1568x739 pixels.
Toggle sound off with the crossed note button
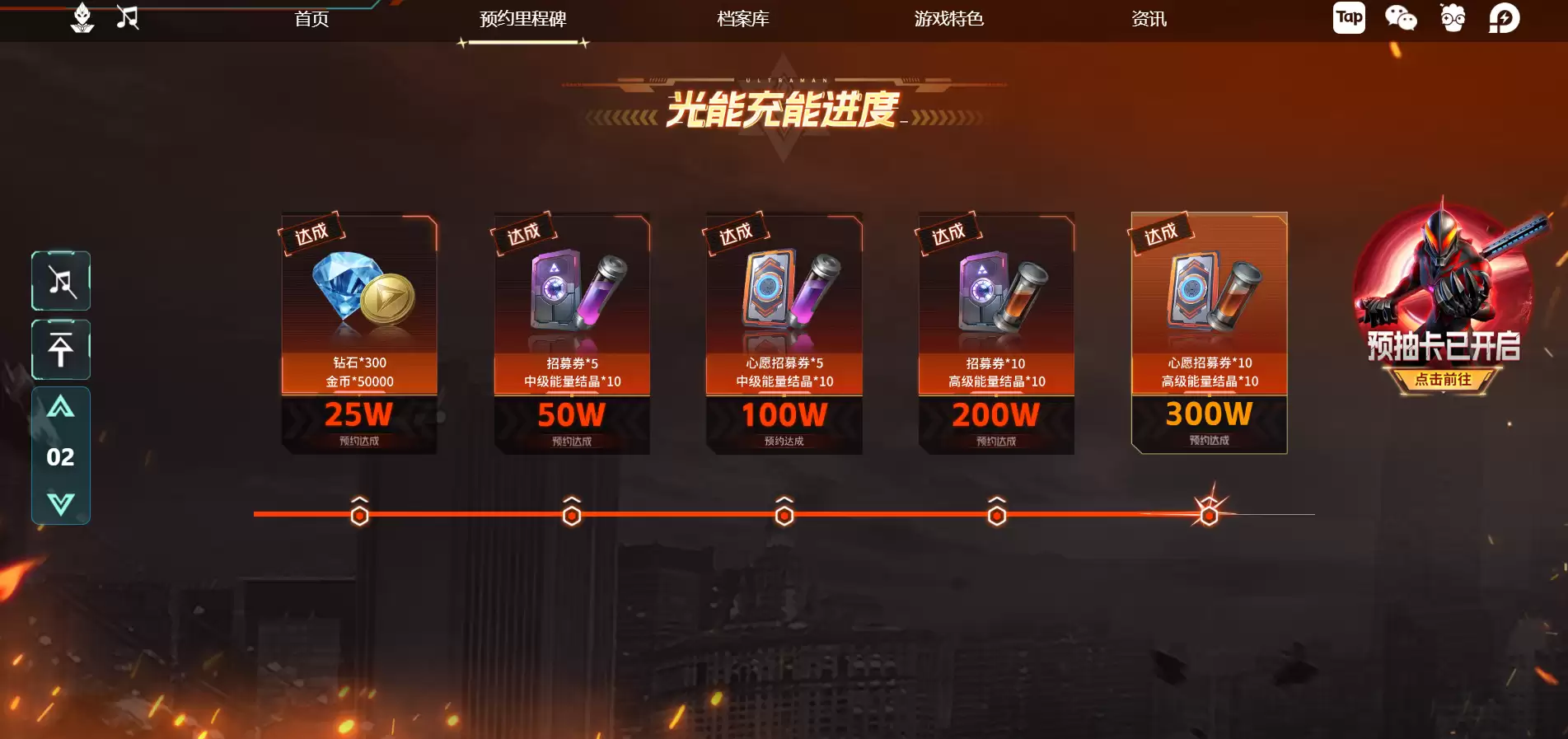(x=61, y=281)
